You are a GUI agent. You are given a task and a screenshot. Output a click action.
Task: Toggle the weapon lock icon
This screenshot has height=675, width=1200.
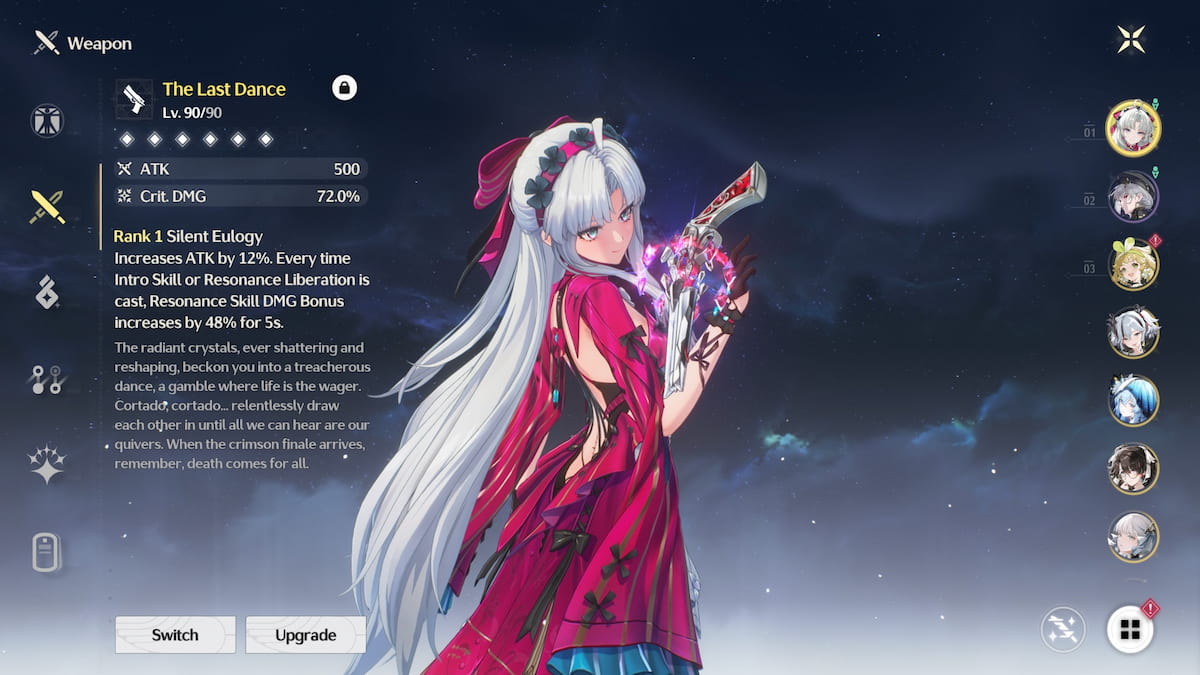[344, 89]
